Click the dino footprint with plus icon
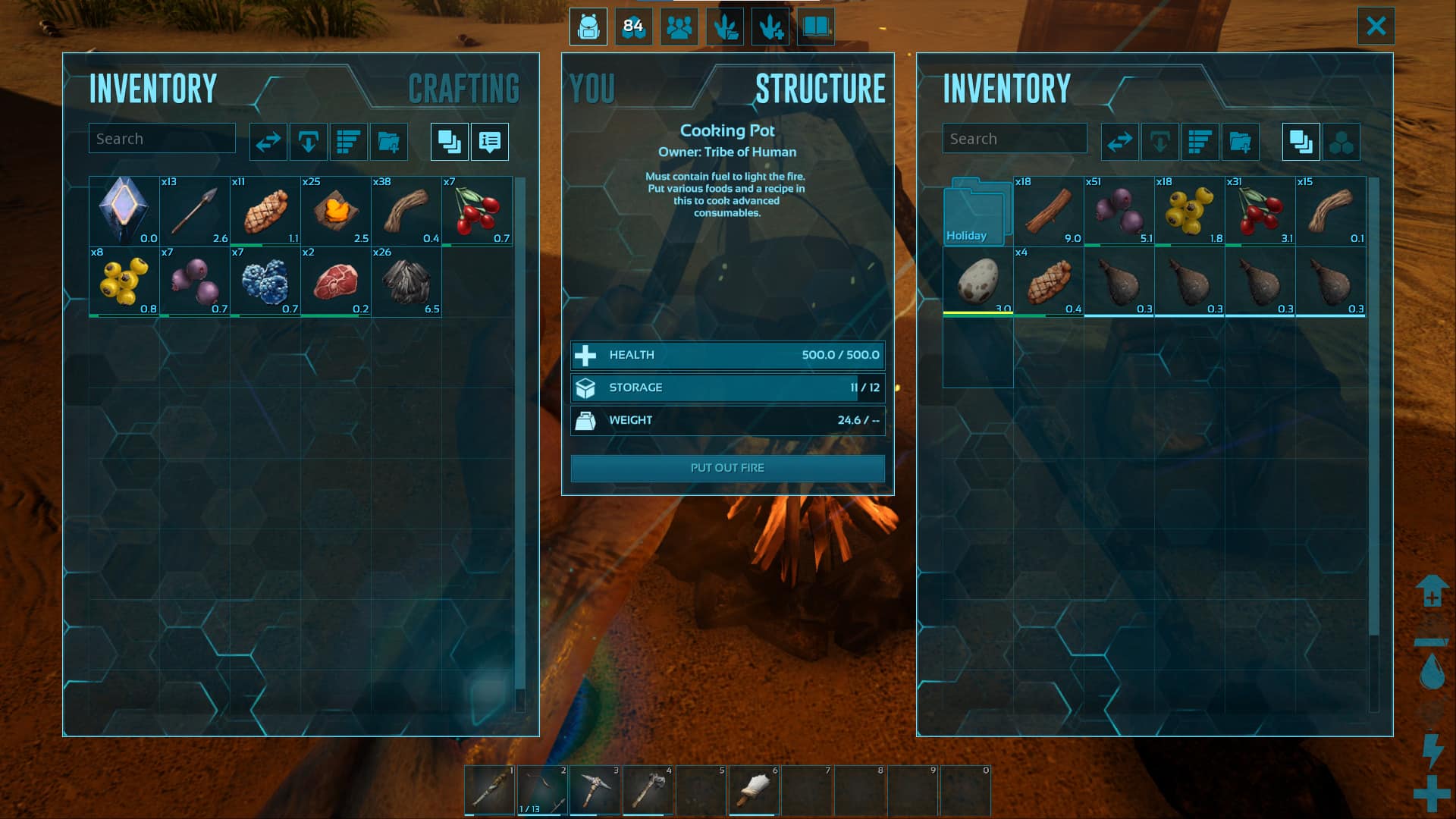Screen dimensions: 1456x819 click(770, 27)
